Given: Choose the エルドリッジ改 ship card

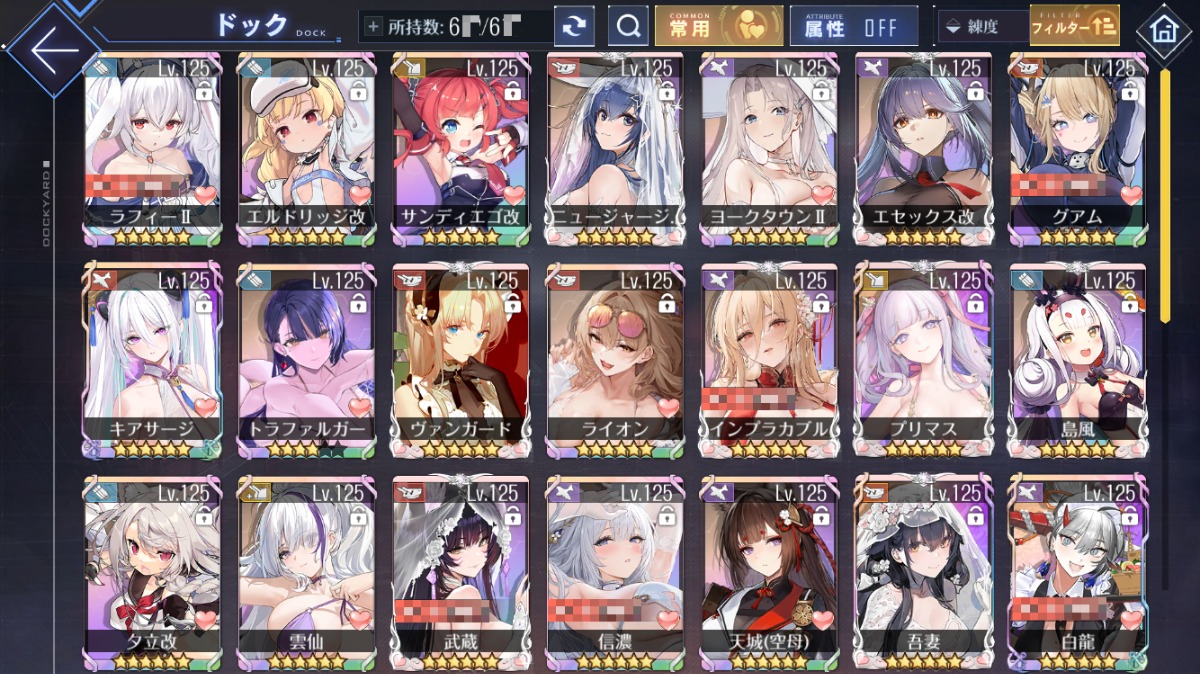Looking at the screenshot, I should pos(306,145).
